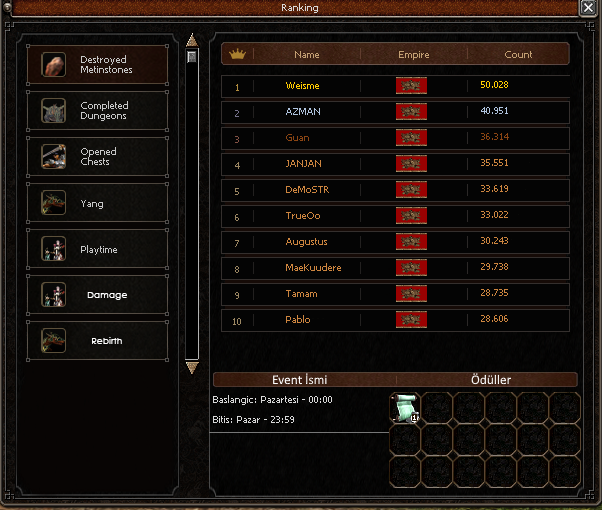This screenshot has width=602, height=510.
Task: Pick Pablo's tenth place row
Action: (395, 320)
